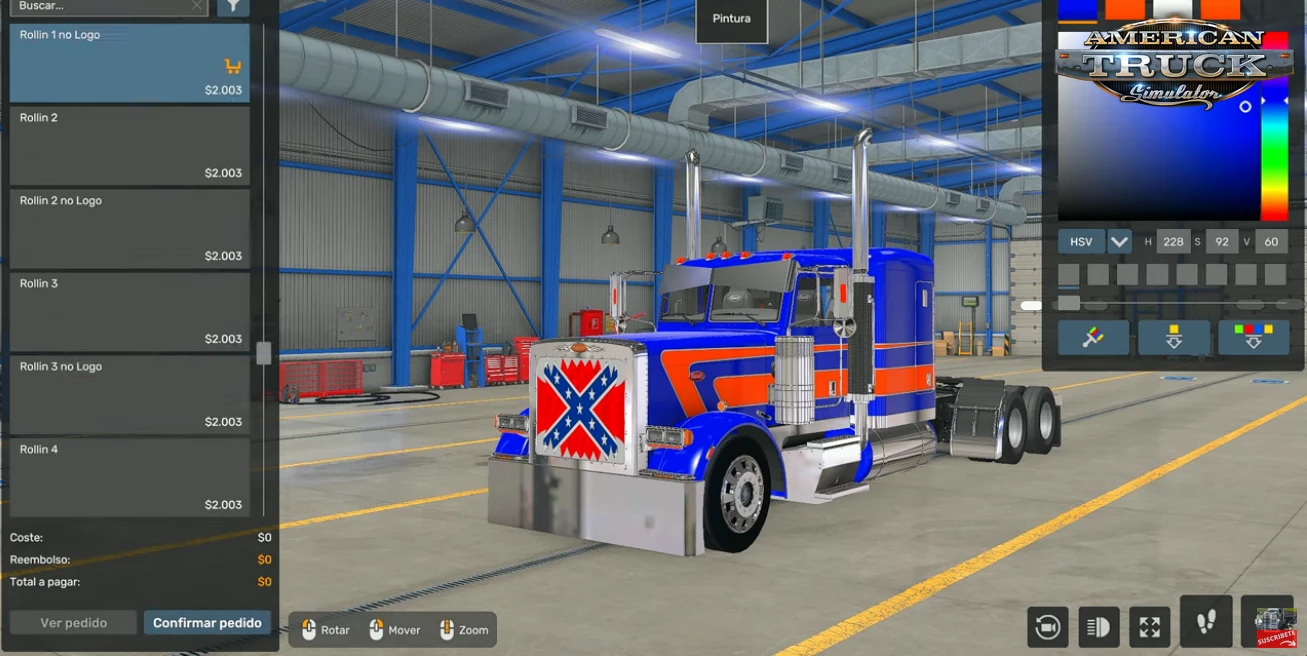Viewport: 1307px width, 656px height.
Task: Open the HSV color mode dropdown arrow
Action: [x=1119, y=242]
